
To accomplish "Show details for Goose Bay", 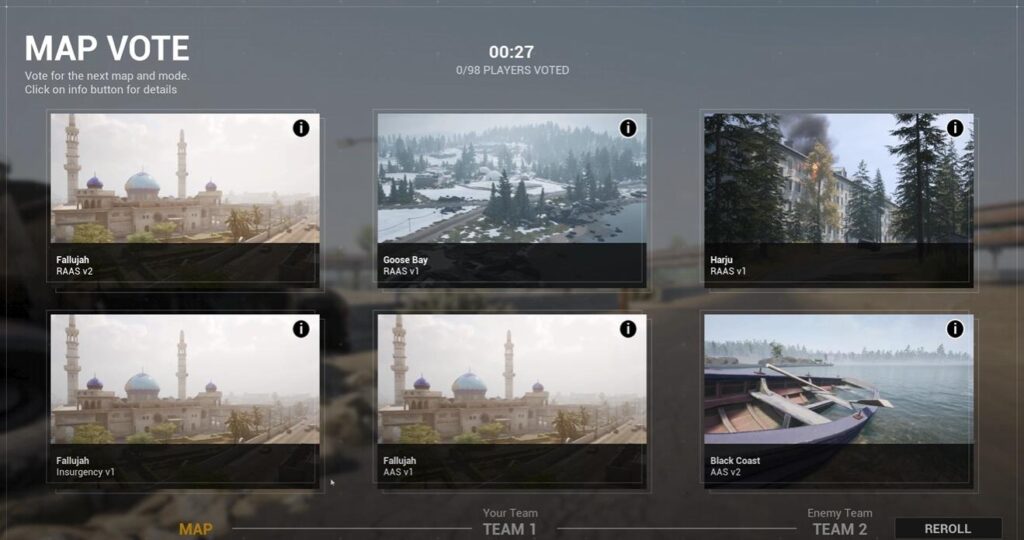I will click(628, 128).
